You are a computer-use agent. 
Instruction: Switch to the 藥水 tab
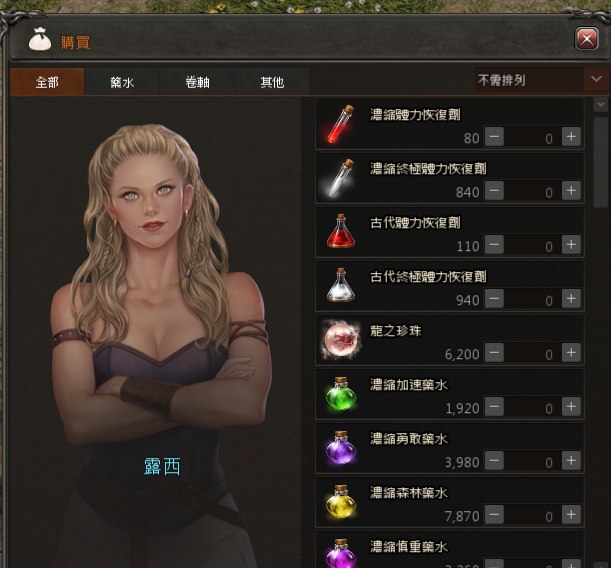coord(122,82)
